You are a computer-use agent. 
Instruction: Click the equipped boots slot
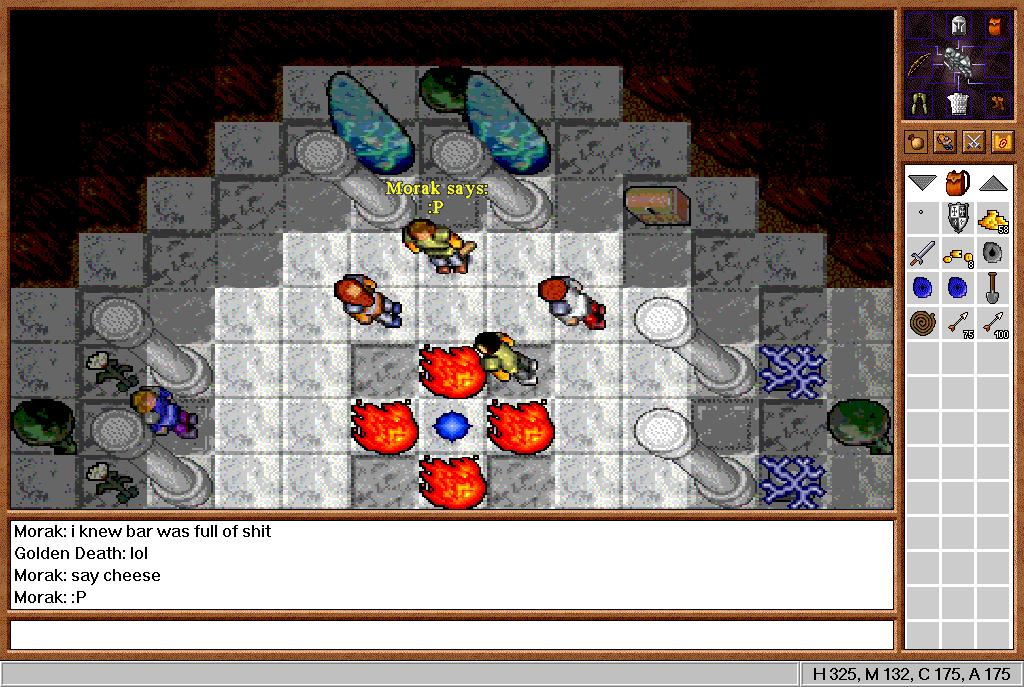(x=997, y=102)
